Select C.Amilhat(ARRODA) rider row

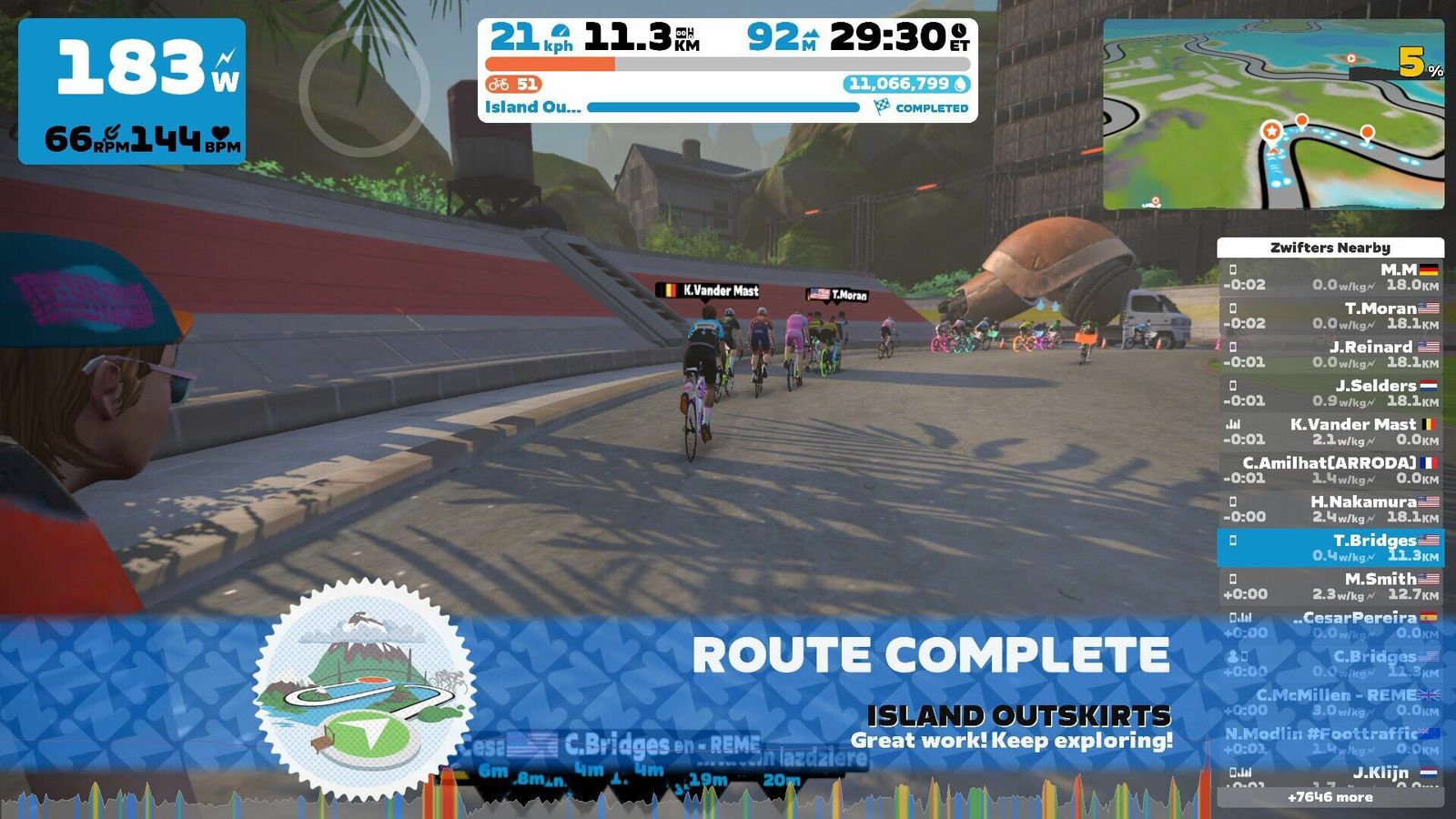click(x=1330, y=470)
